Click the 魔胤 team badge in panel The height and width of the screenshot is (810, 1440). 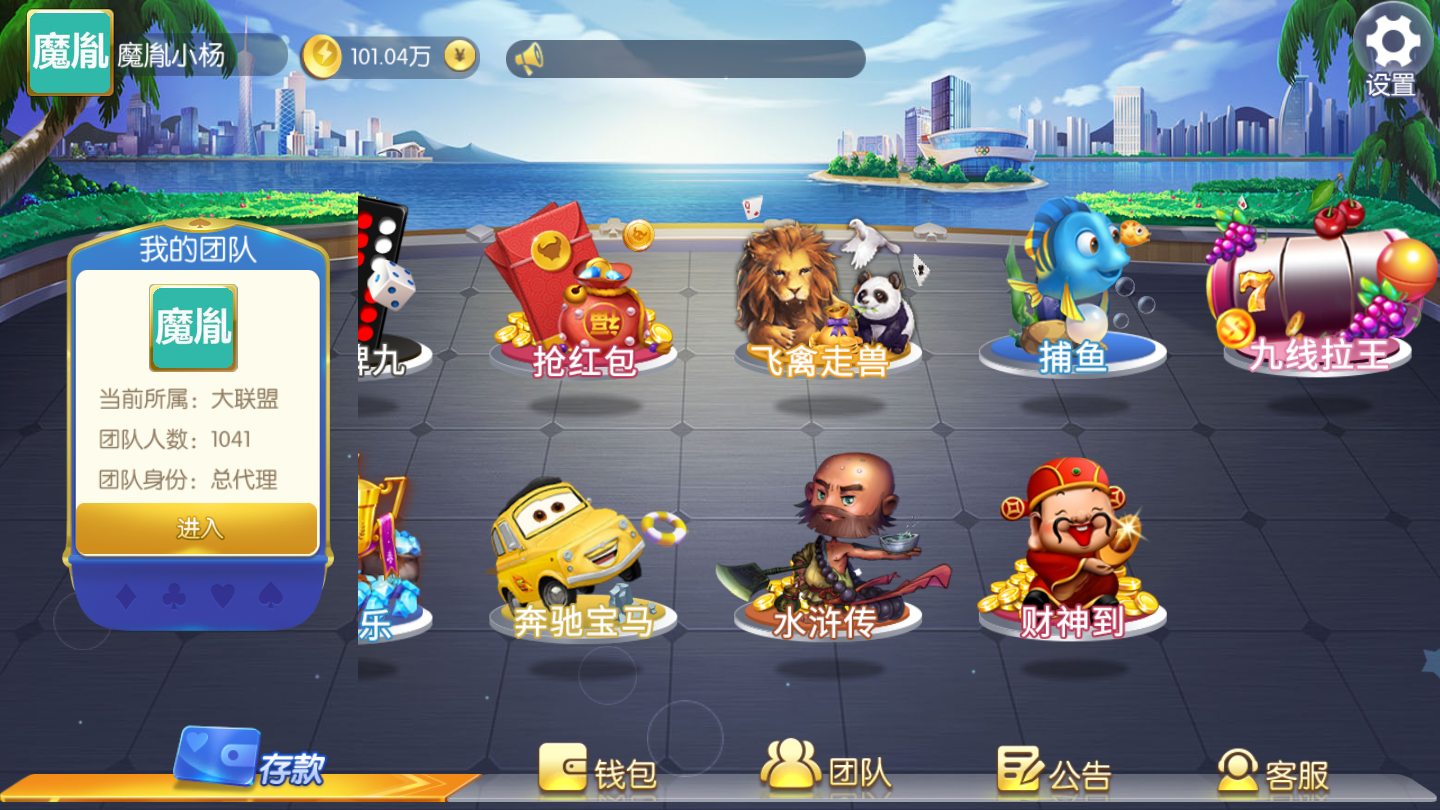coord(193,327)
